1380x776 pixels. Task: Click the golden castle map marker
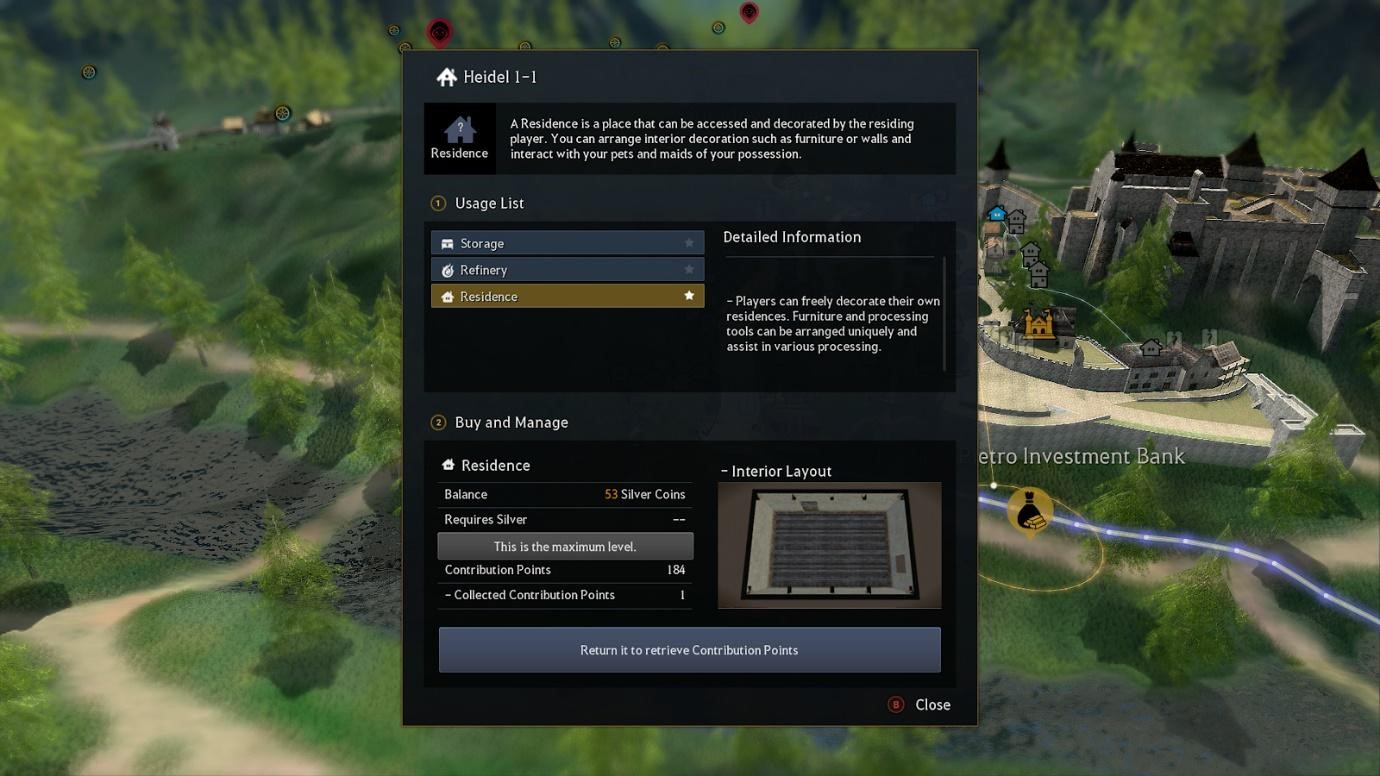pos(1038,325)
